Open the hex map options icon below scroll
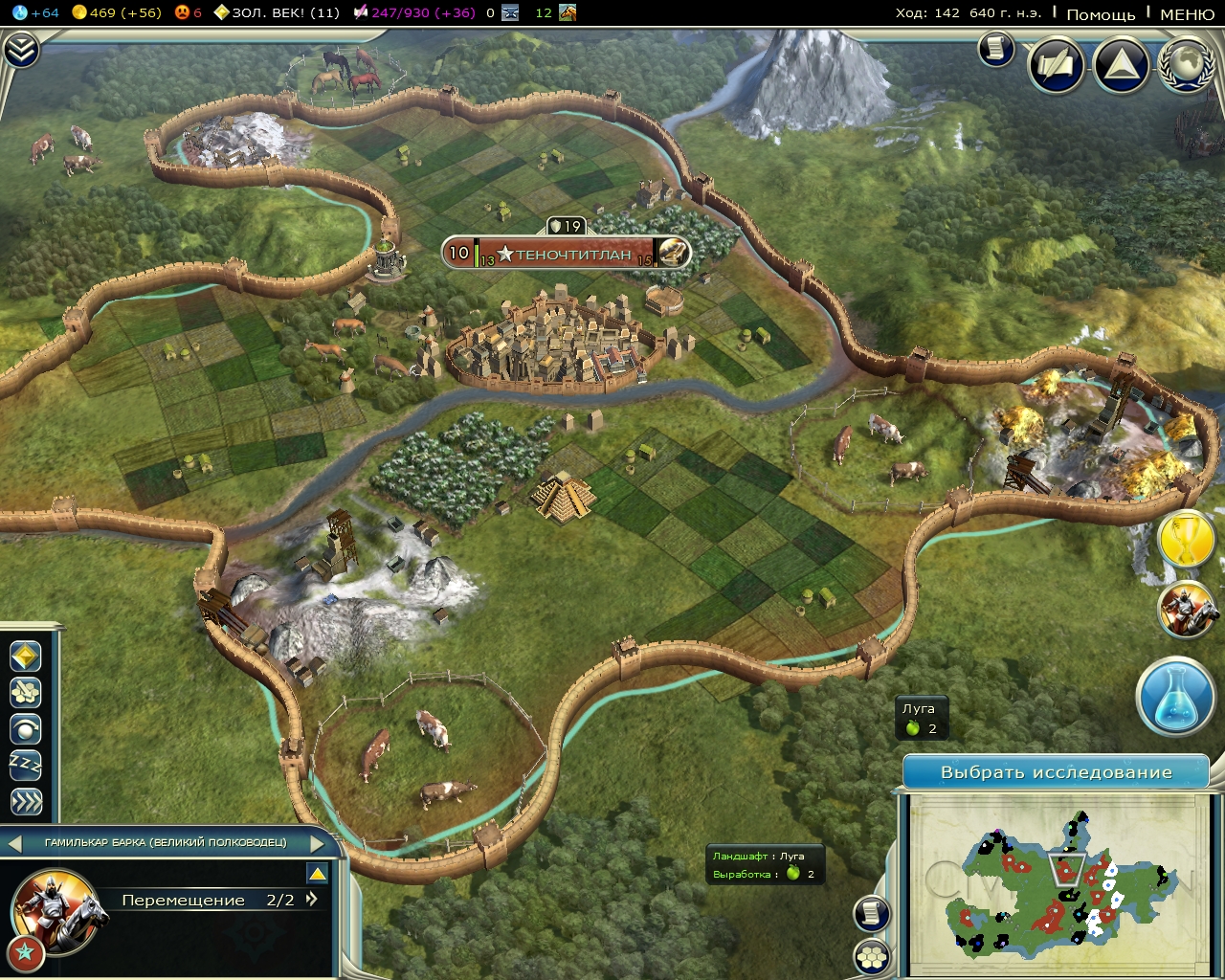The height and width of the screenshot is (980, 1225). [x=874, y=955]
